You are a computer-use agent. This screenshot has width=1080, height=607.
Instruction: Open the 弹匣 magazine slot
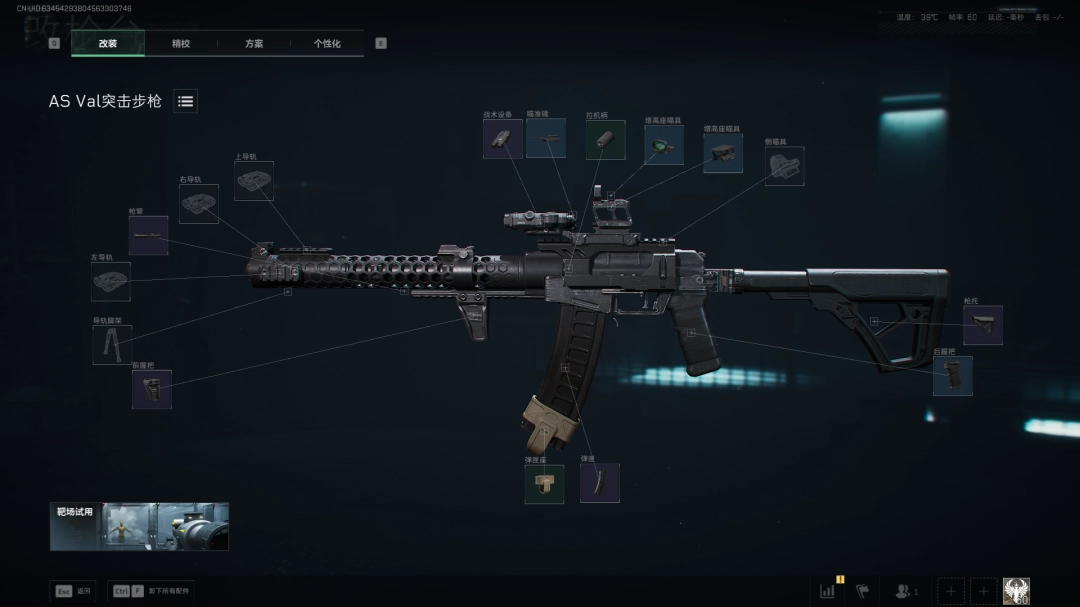[x=600, y=483]
